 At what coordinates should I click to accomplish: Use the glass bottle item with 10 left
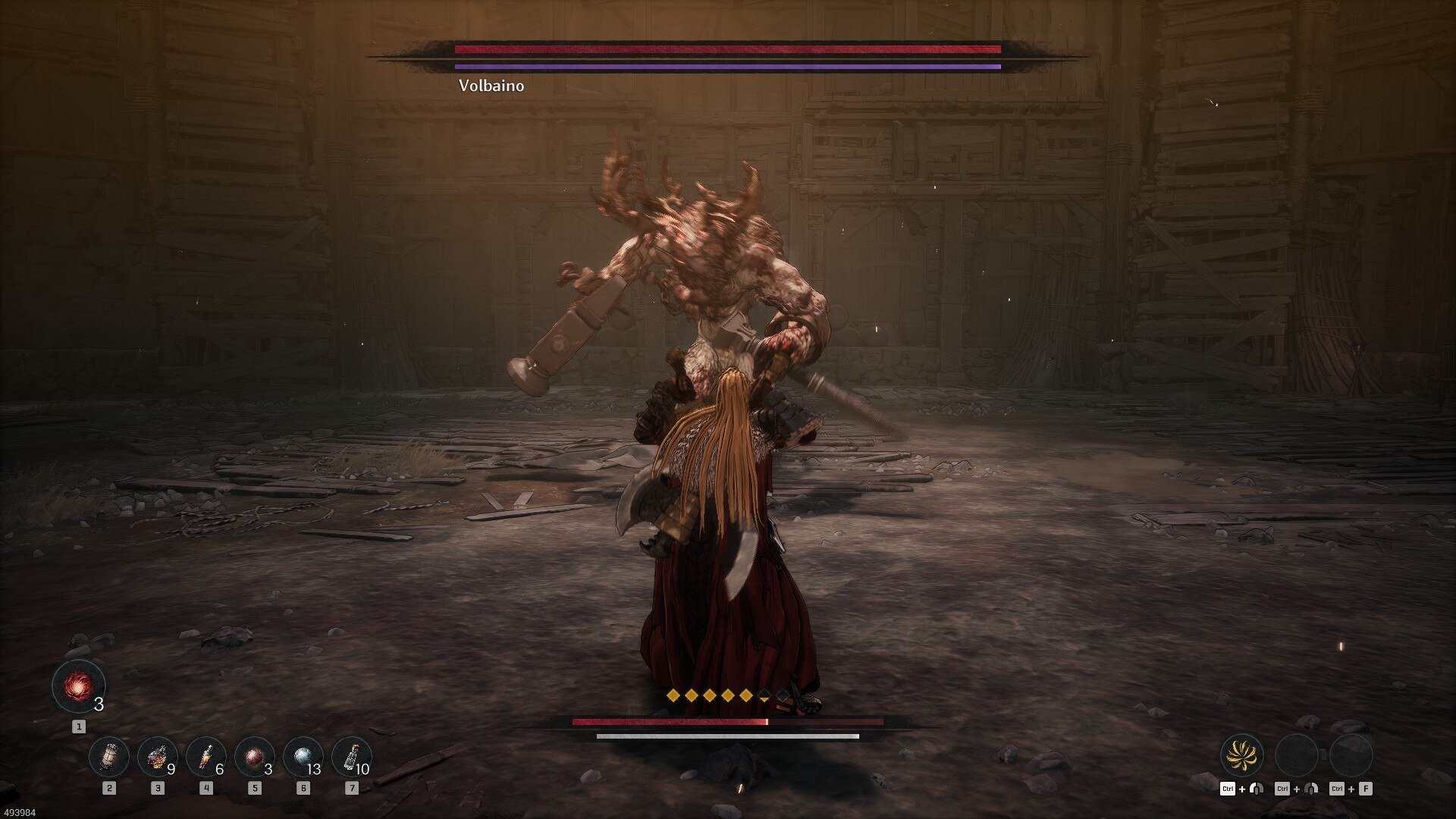tap(351, 757)
